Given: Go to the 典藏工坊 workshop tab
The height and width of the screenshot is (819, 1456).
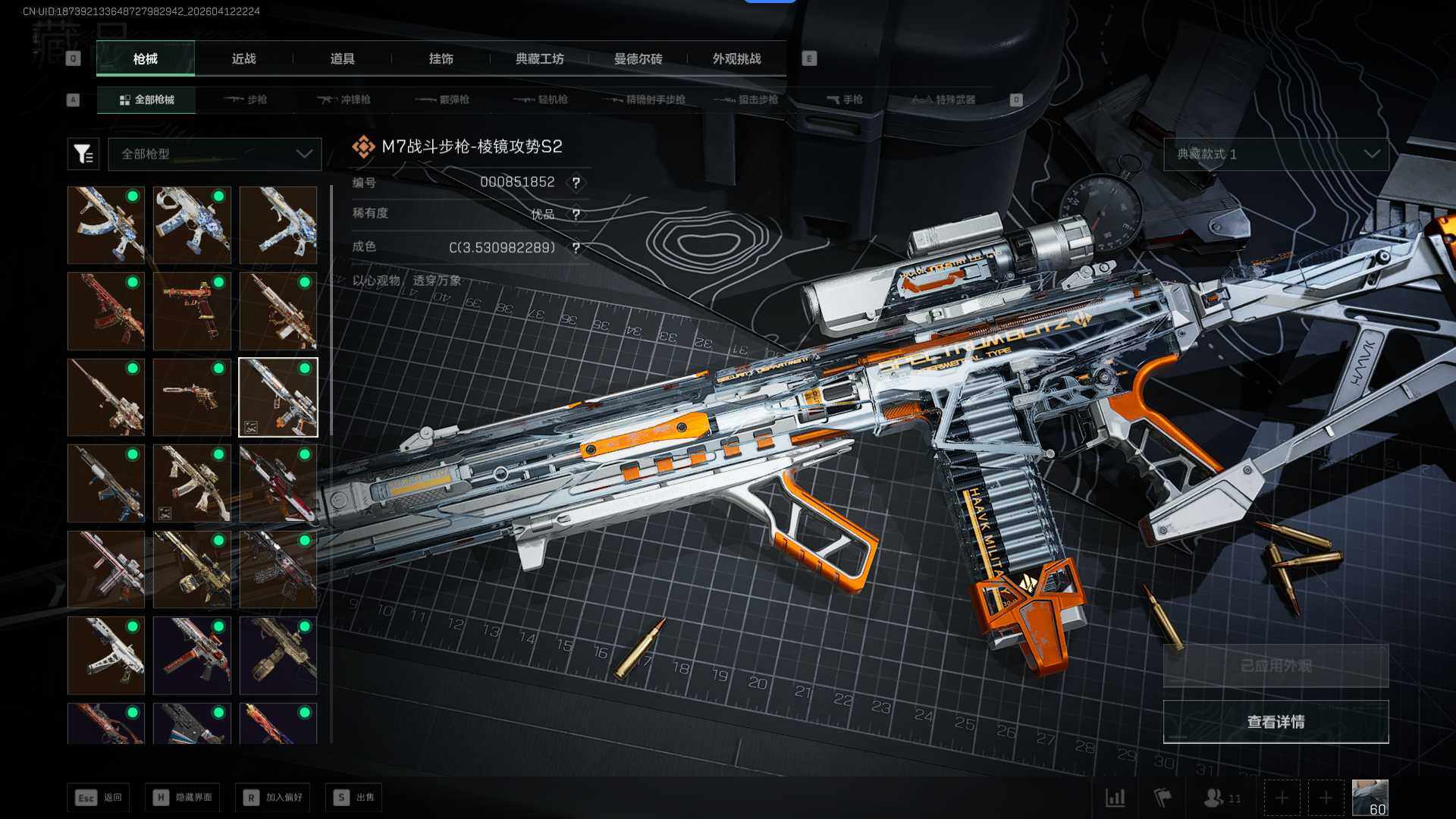Looking at the screenshot, I should (x=539, y=59).
